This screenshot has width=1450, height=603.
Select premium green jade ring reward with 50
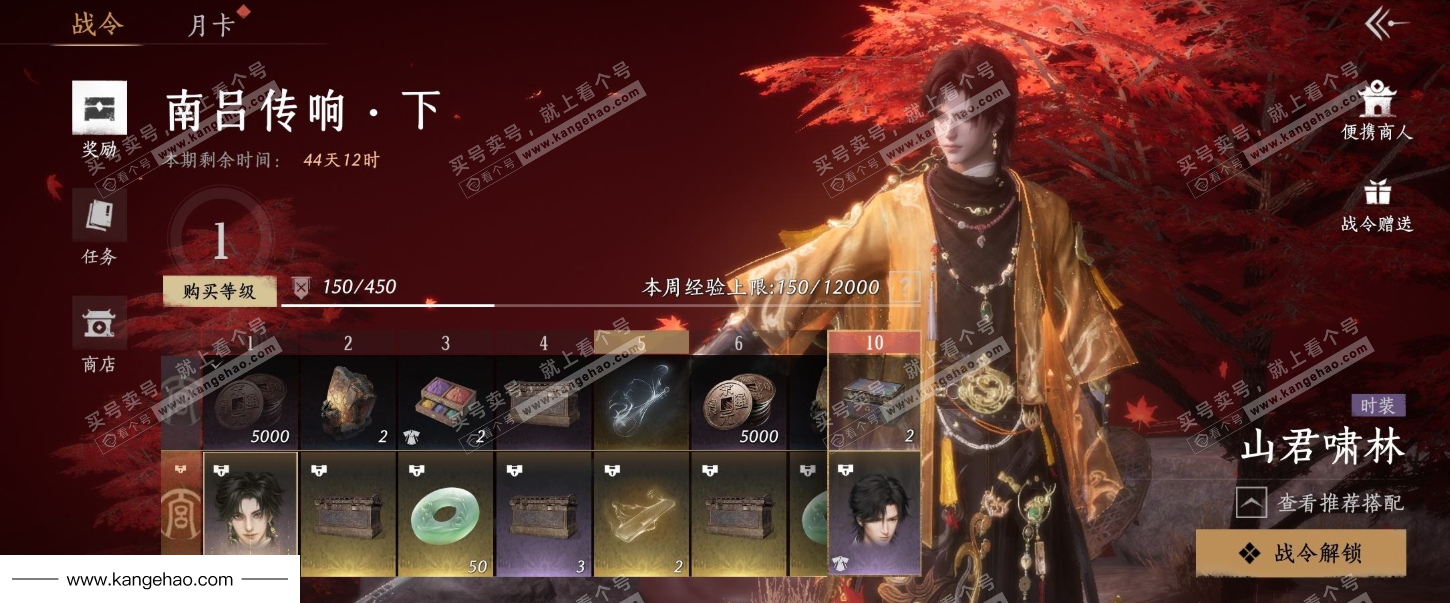[x=446, y=514]
